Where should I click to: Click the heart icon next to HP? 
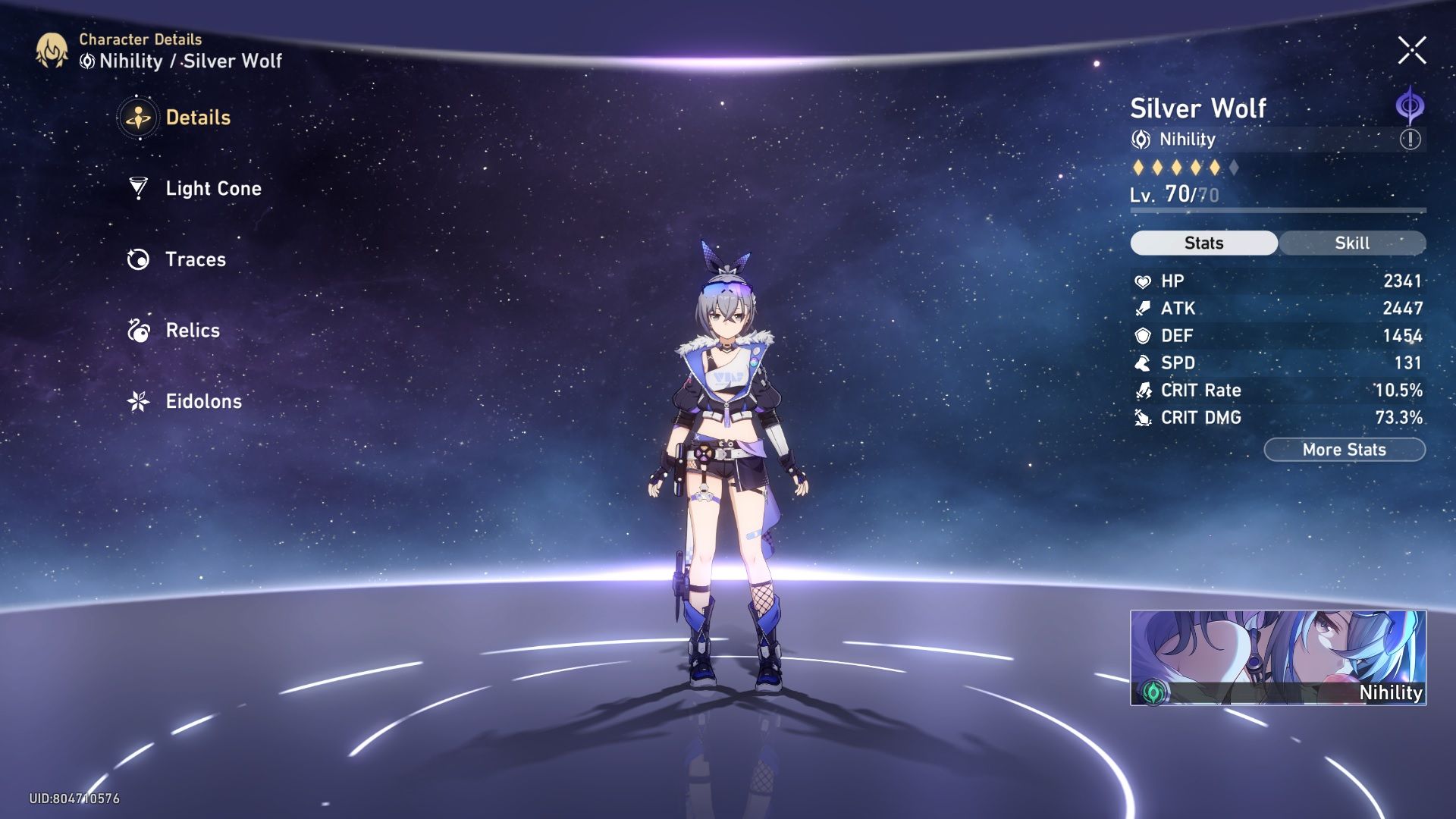click(1144, 281)
